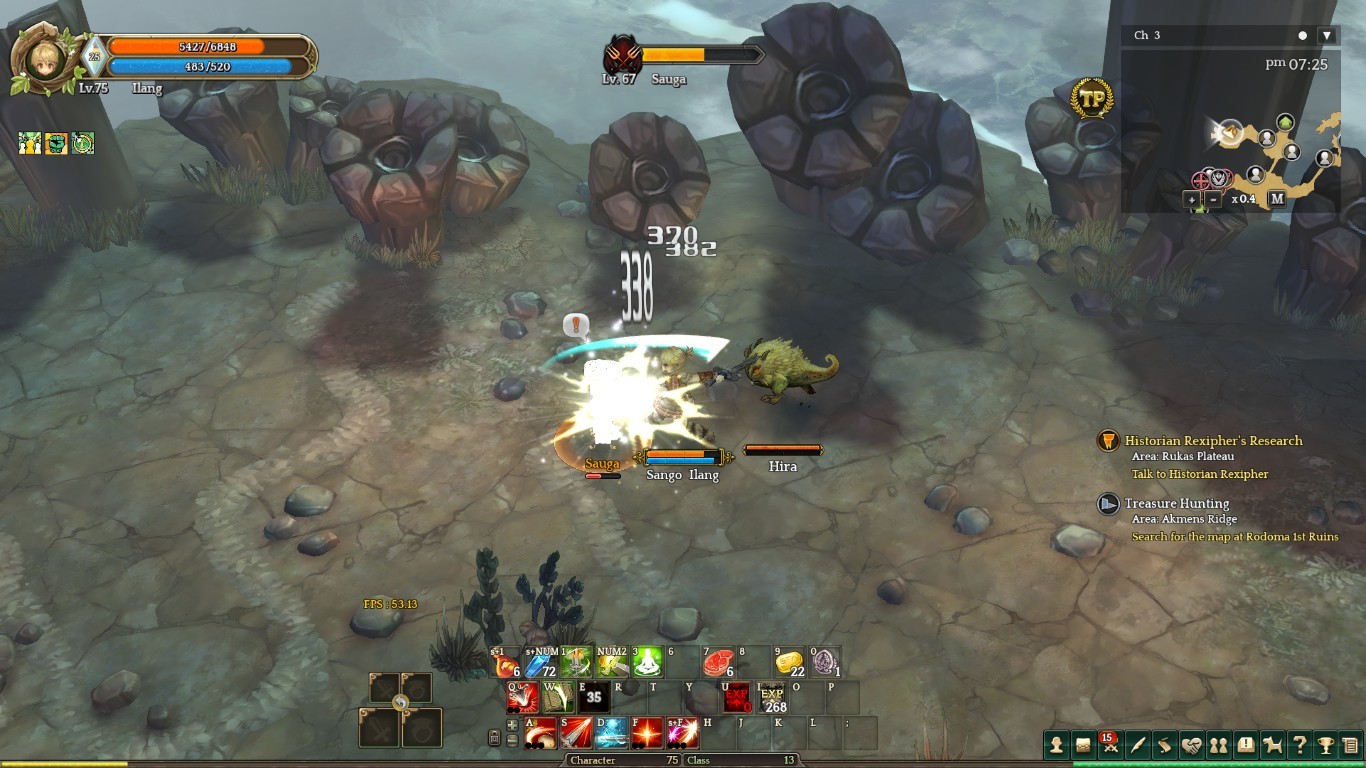The image size is (1366, 768).
Task: Expand the channel dropdown arrow next to Ch 3
Action: [1327, 35]
